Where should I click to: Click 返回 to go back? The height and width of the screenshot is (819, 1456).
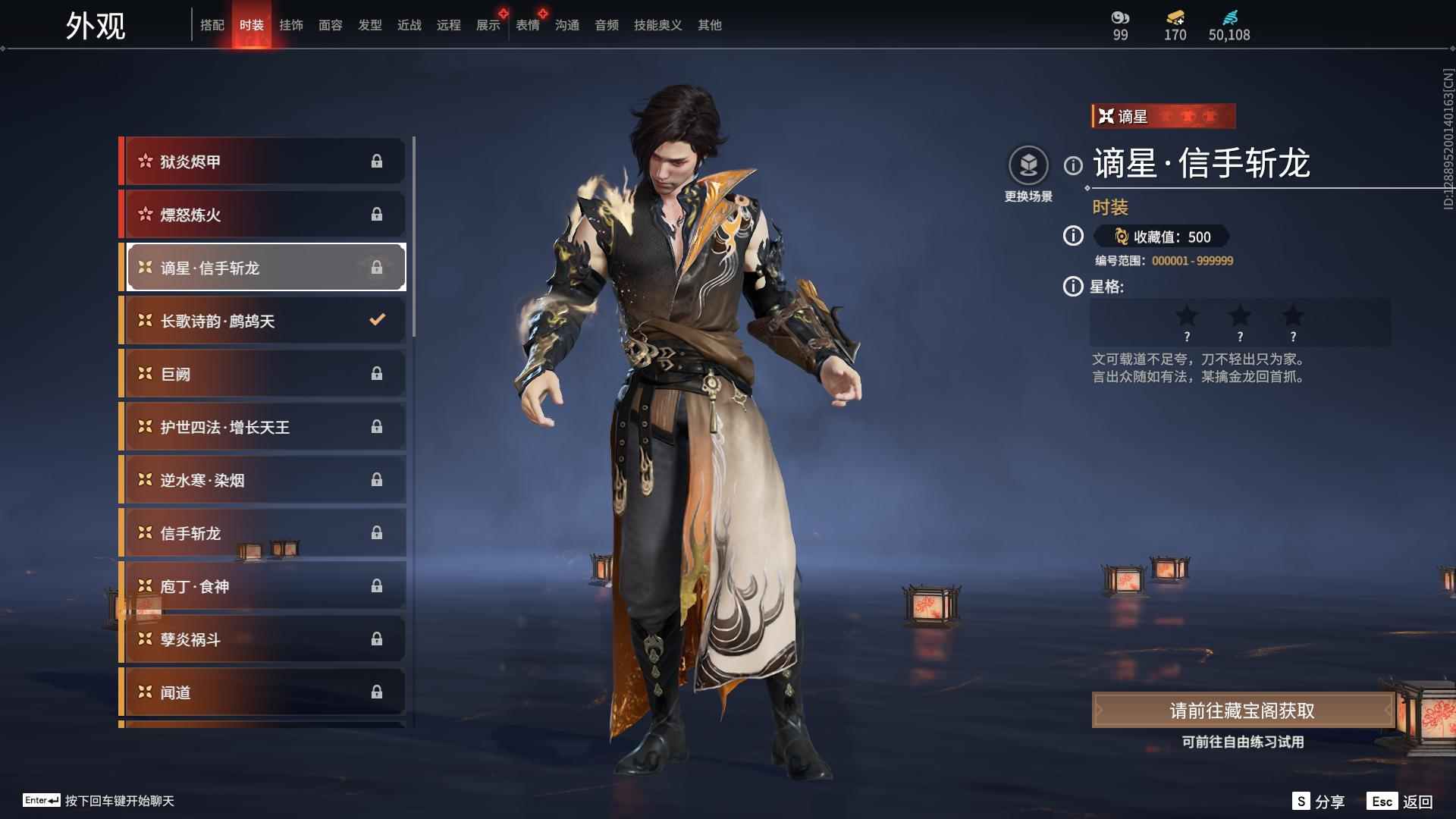(x=1401, y=802)
